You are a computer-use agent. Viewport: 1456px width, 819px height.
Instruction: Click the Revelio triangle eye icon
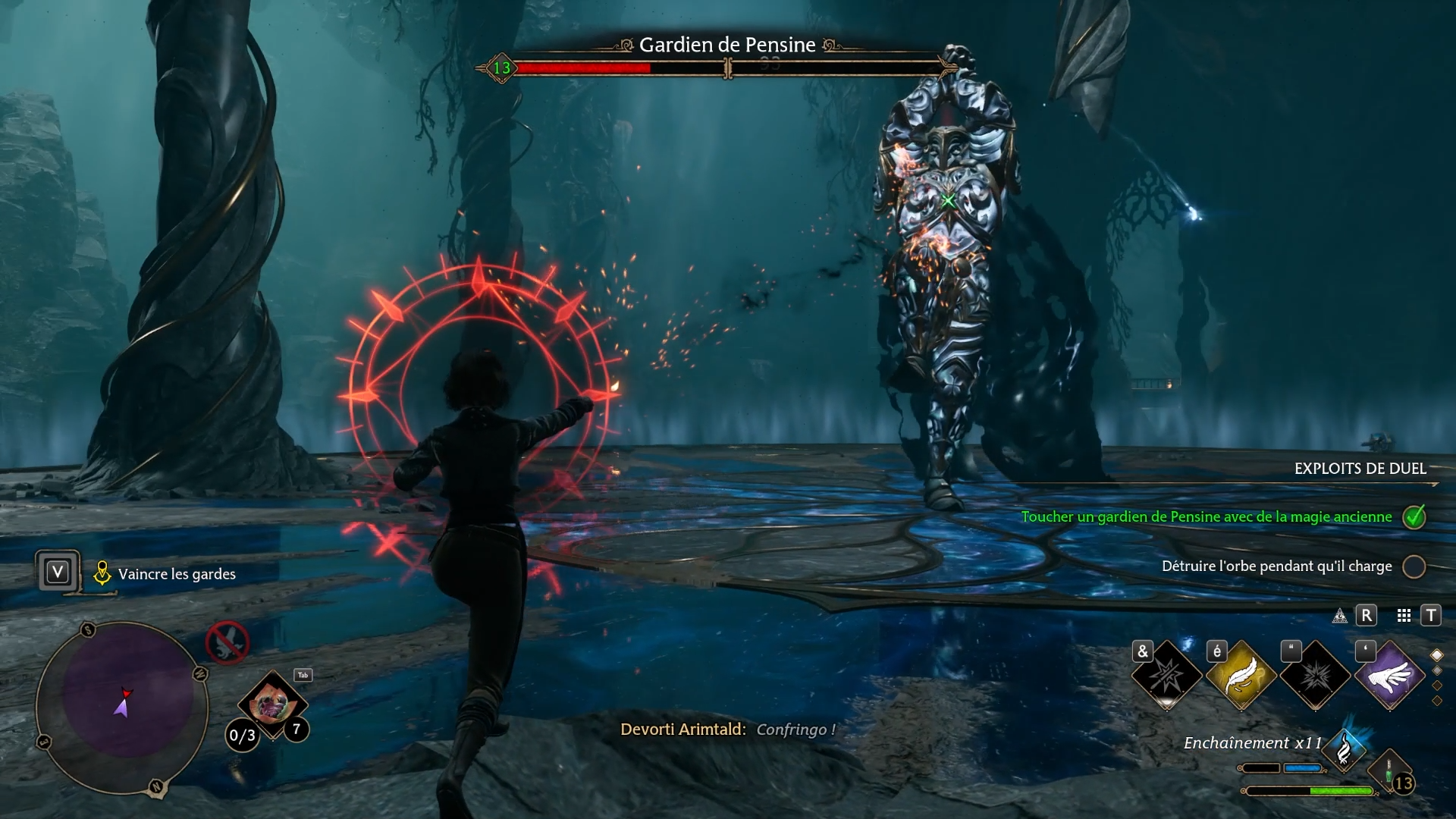[x=1340, y=616]
